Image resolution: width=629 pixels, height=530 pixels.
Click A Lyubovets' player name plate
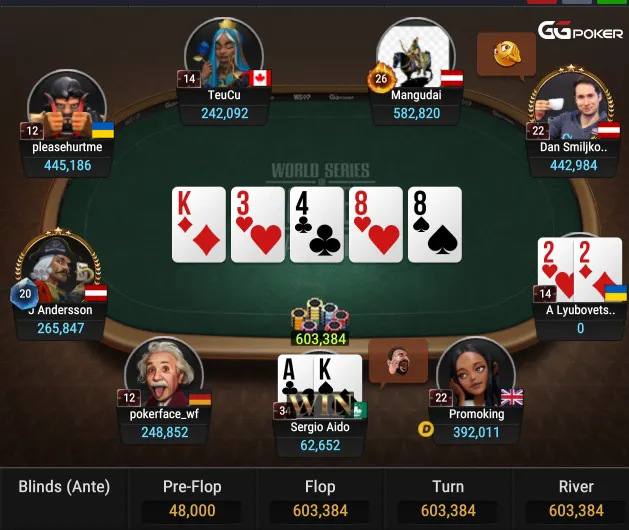click(580, 319)
